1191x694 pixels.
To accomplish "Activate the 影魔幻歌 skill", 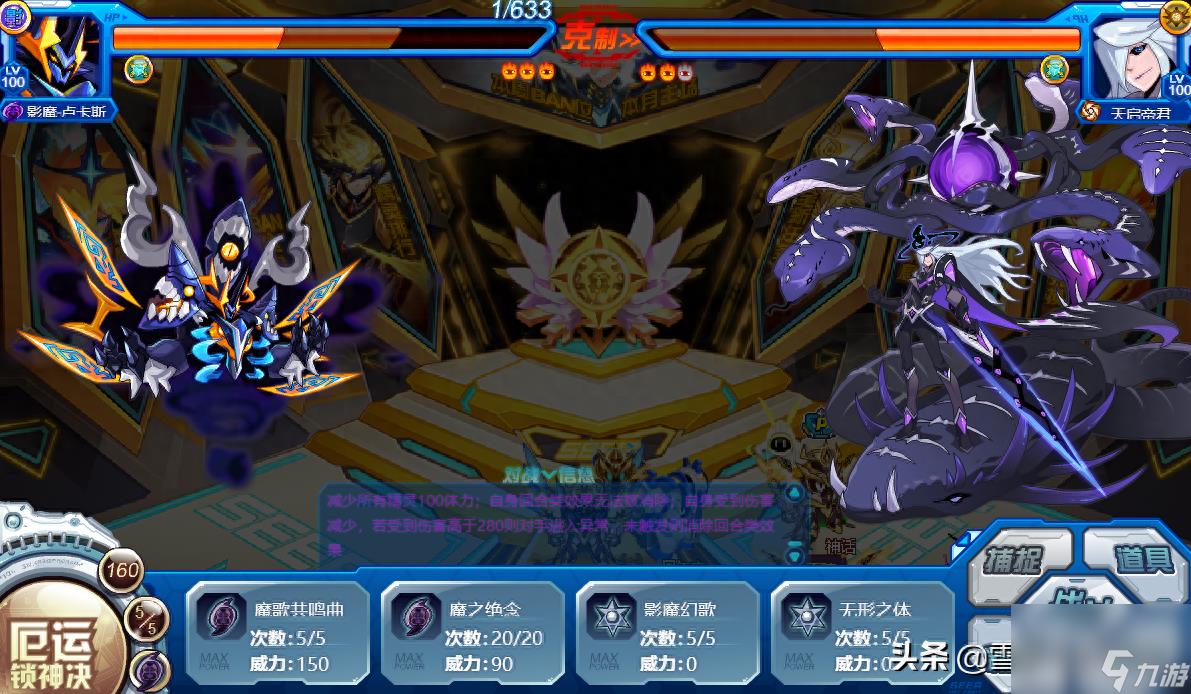I will click(x=667, y=632).
